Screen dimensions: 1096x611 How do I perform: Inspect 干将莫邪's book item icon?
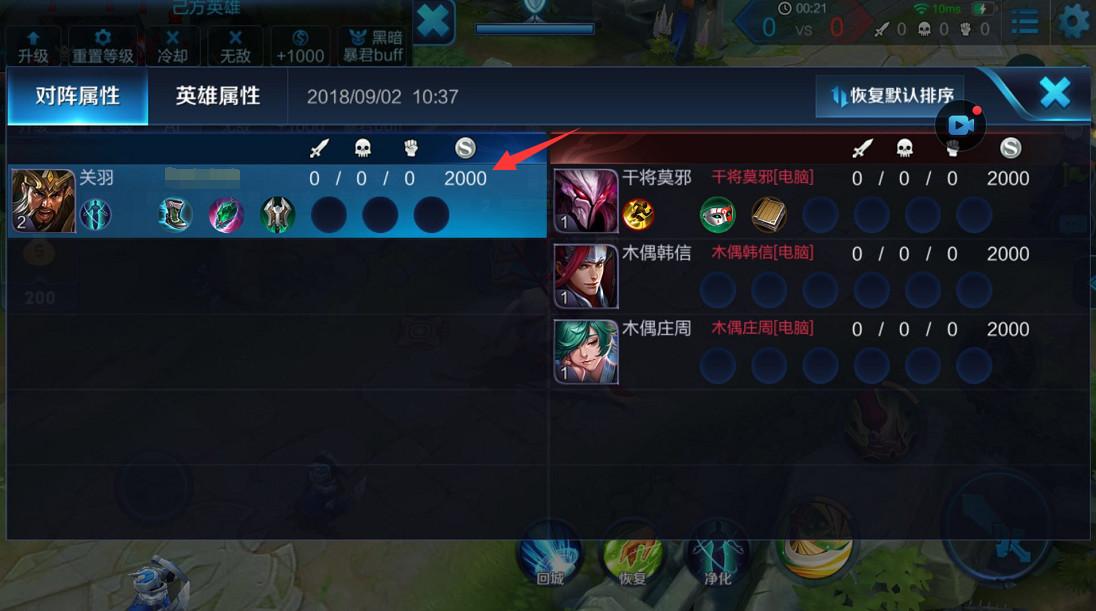tap(768, 214)
